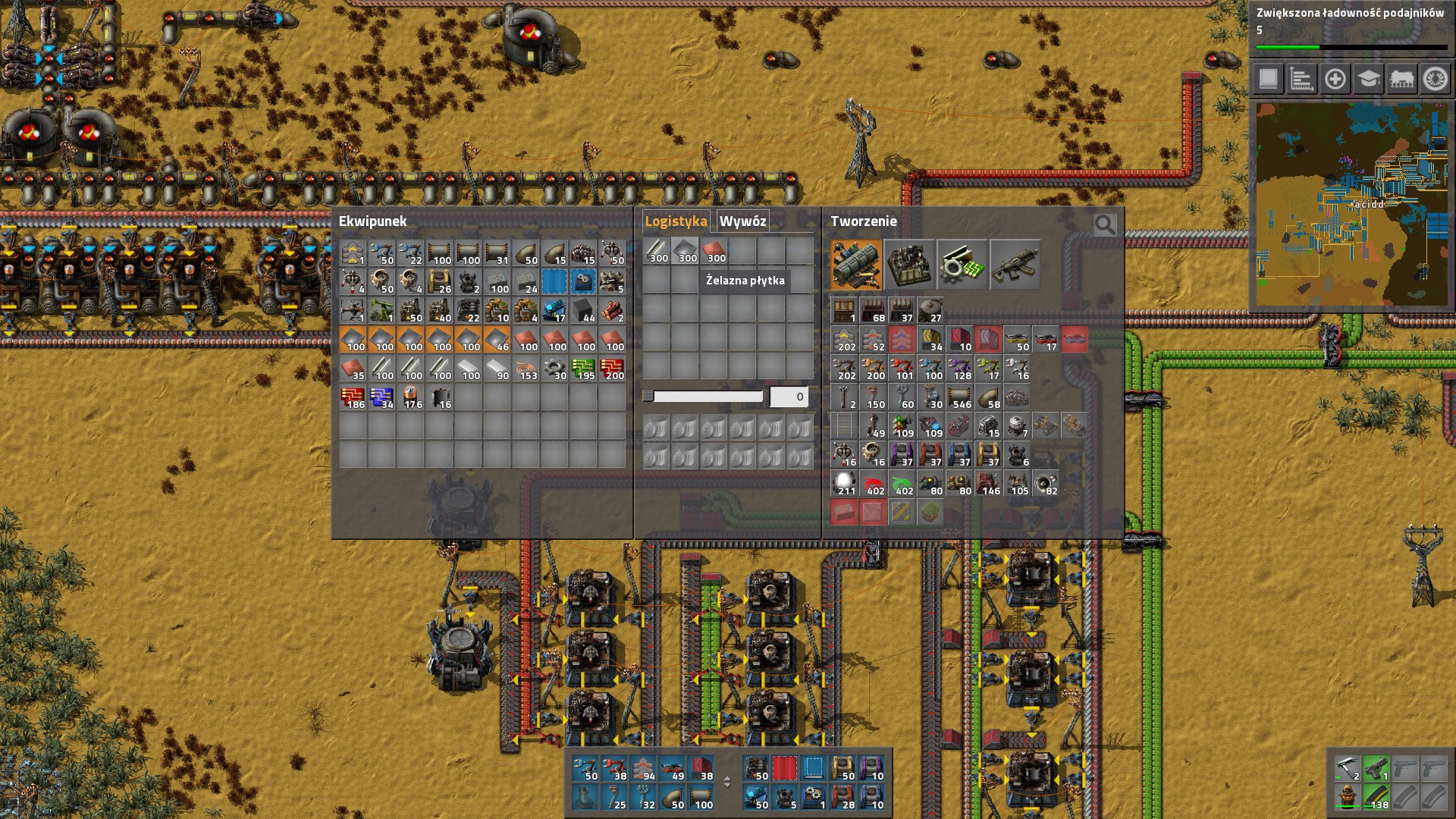Open the technology research graduation cap button
Viewport: 1456px width, 819px height.
[x=1369, y=79]
